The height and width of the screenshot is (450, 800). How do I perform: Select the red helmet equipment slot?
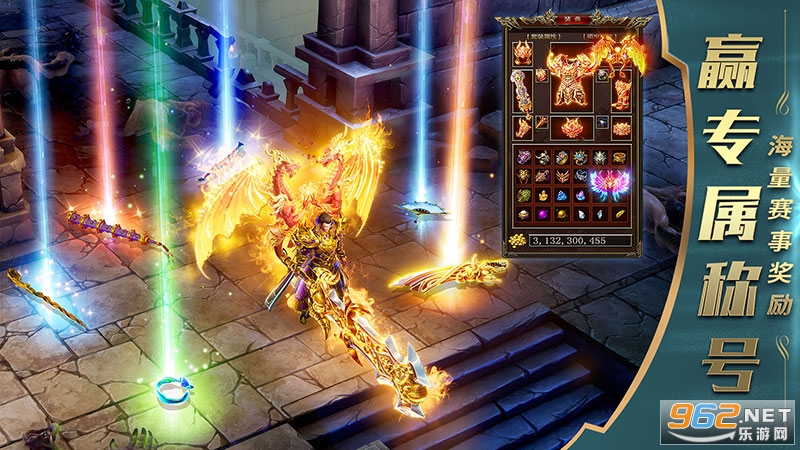pyautogui.click(x=523, y=53)
